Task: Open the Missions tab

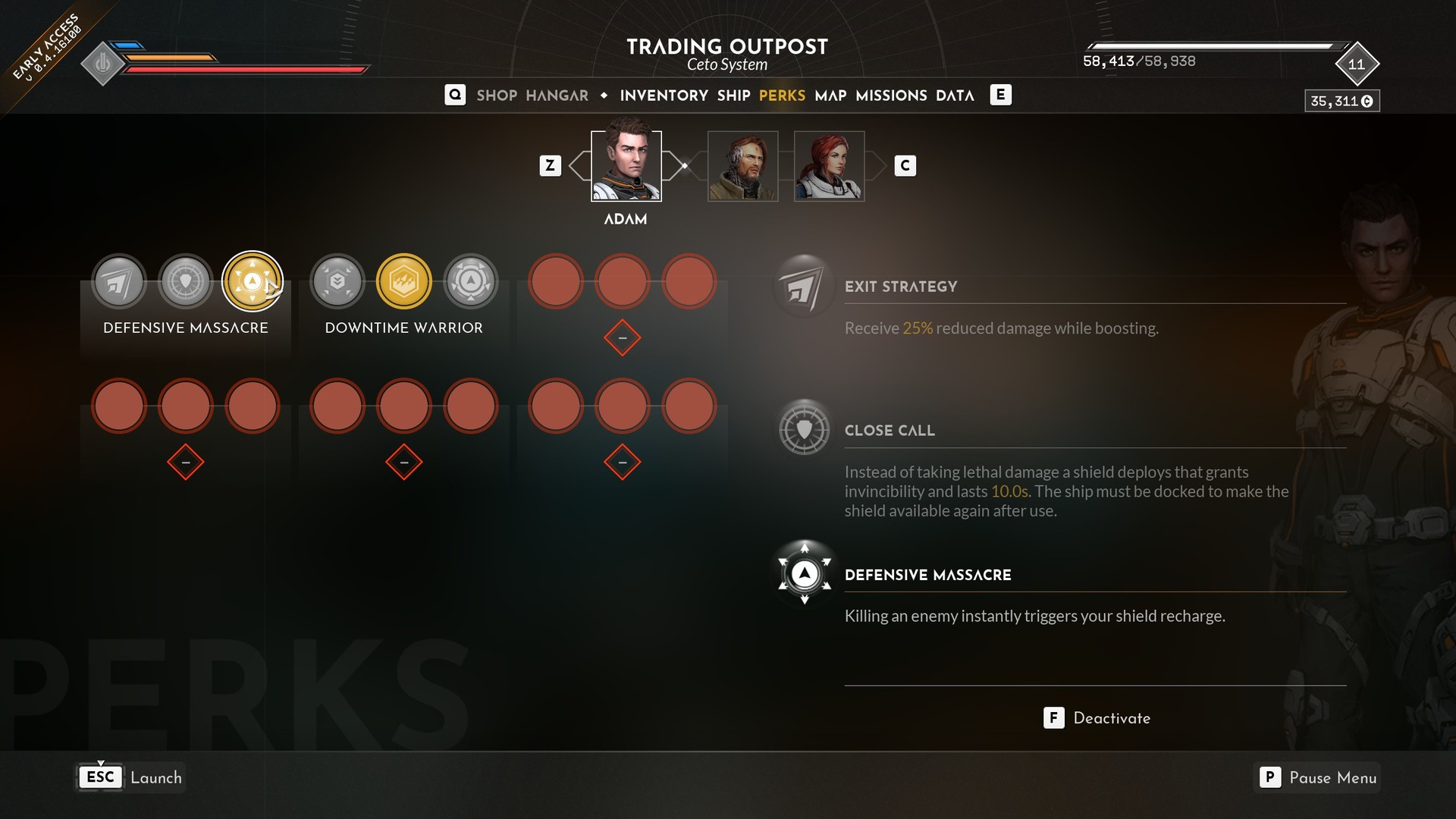Action: 891,96
